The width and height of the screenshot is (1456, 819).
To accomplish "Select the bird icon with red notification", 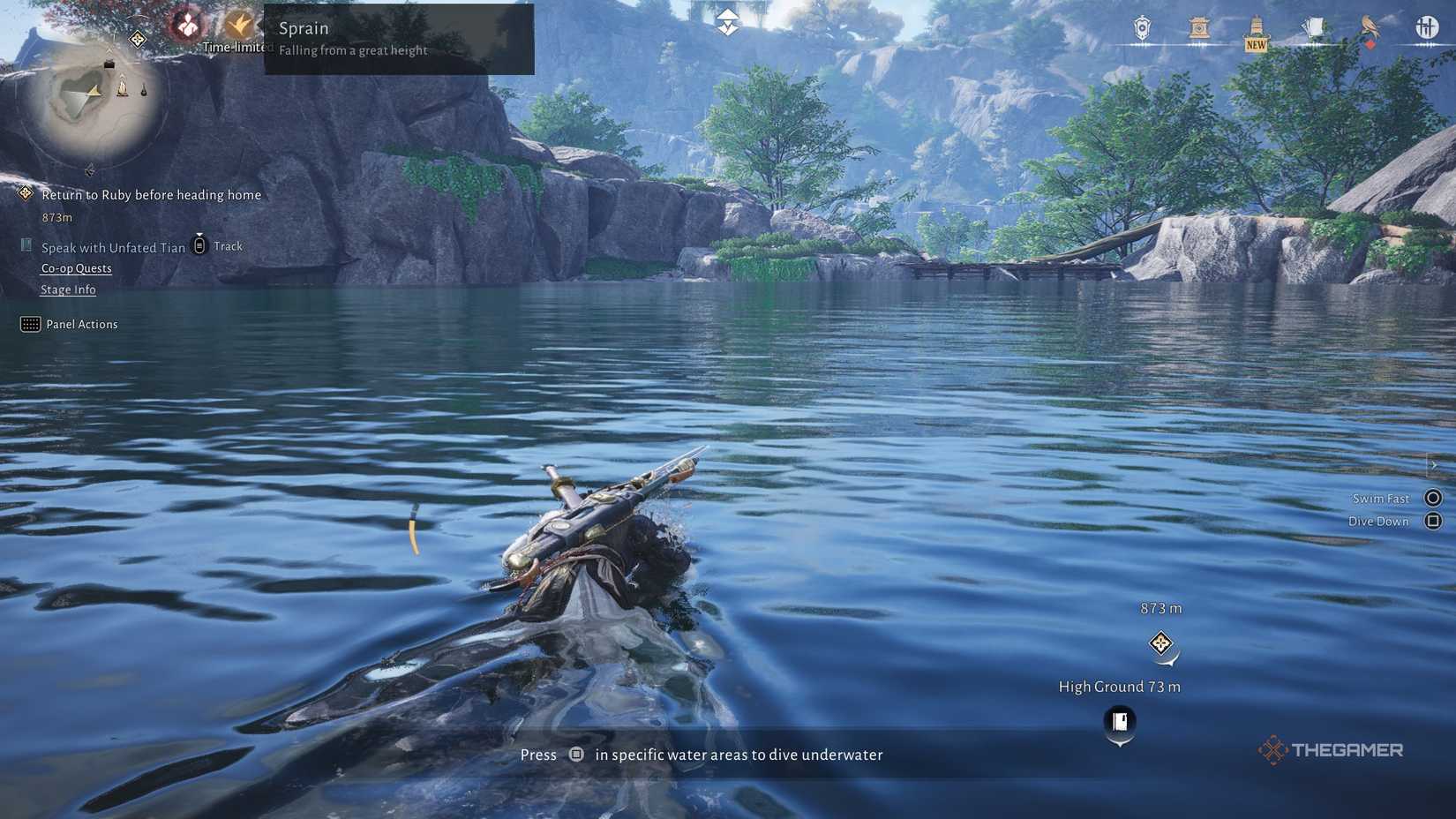I will 1369,26.
